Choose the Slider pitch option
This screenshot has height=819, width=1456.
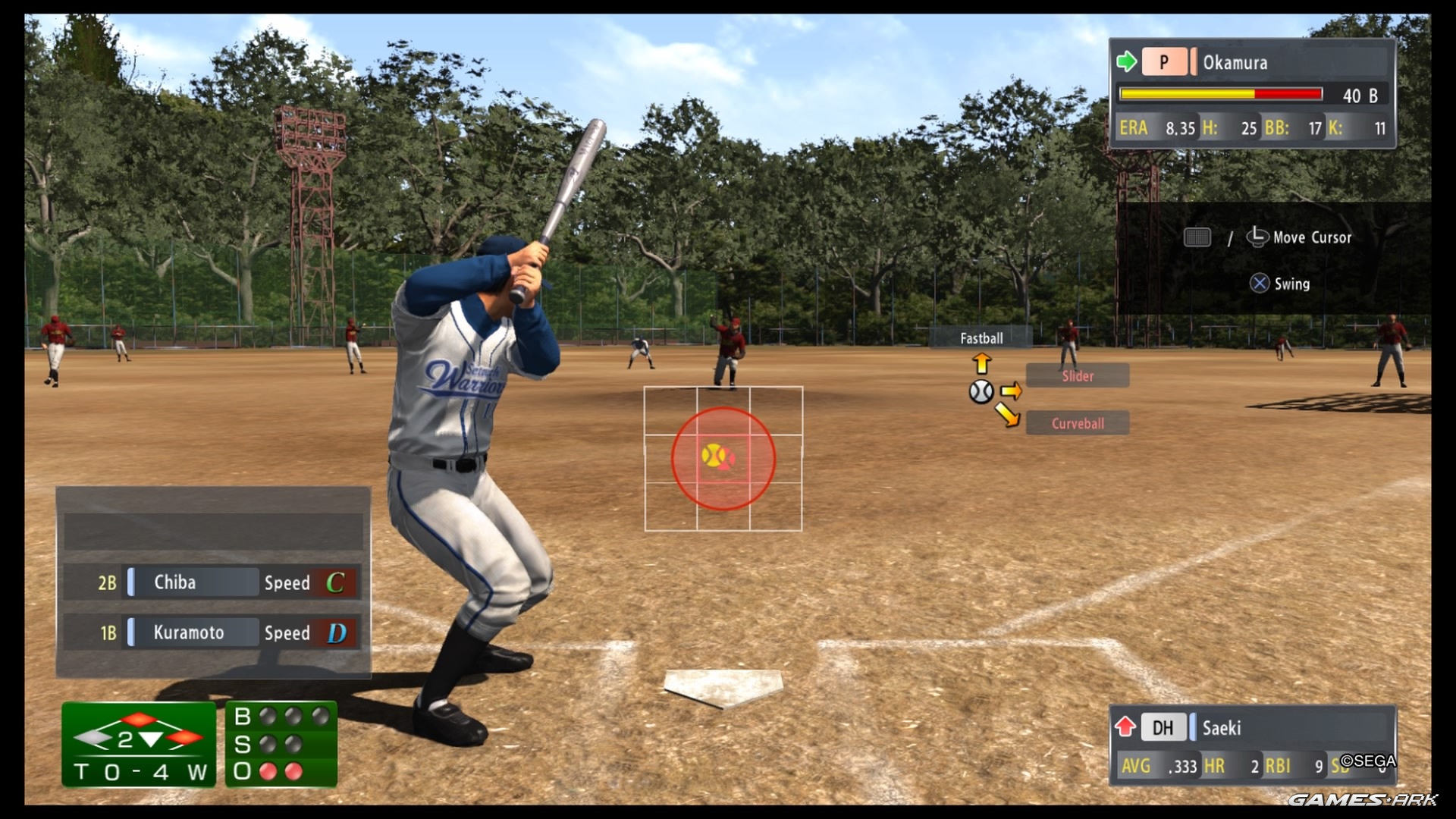(x=1077, y=376)
